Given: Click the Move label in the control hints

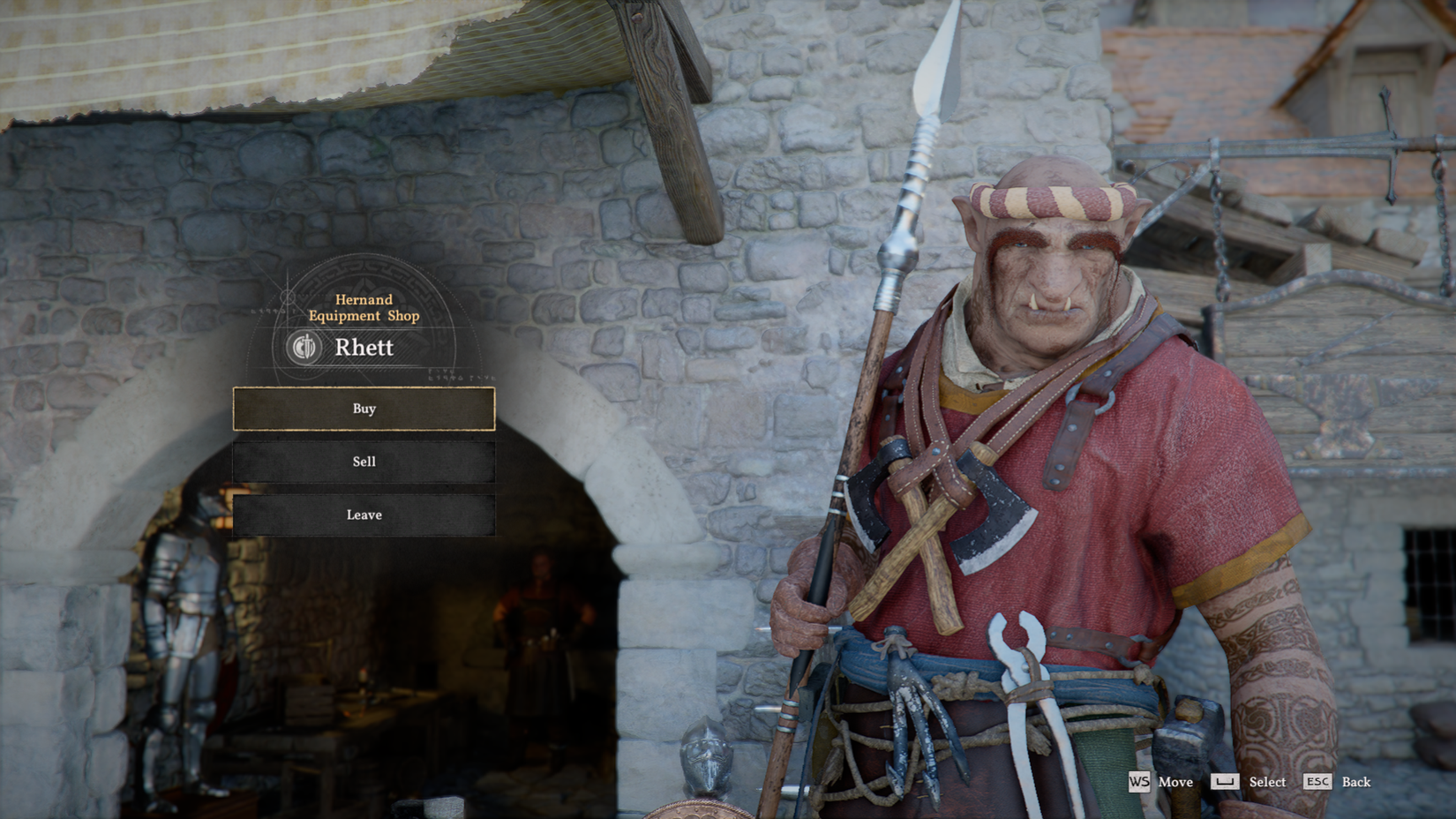Looking at the screenshot, I should 1177,782.
